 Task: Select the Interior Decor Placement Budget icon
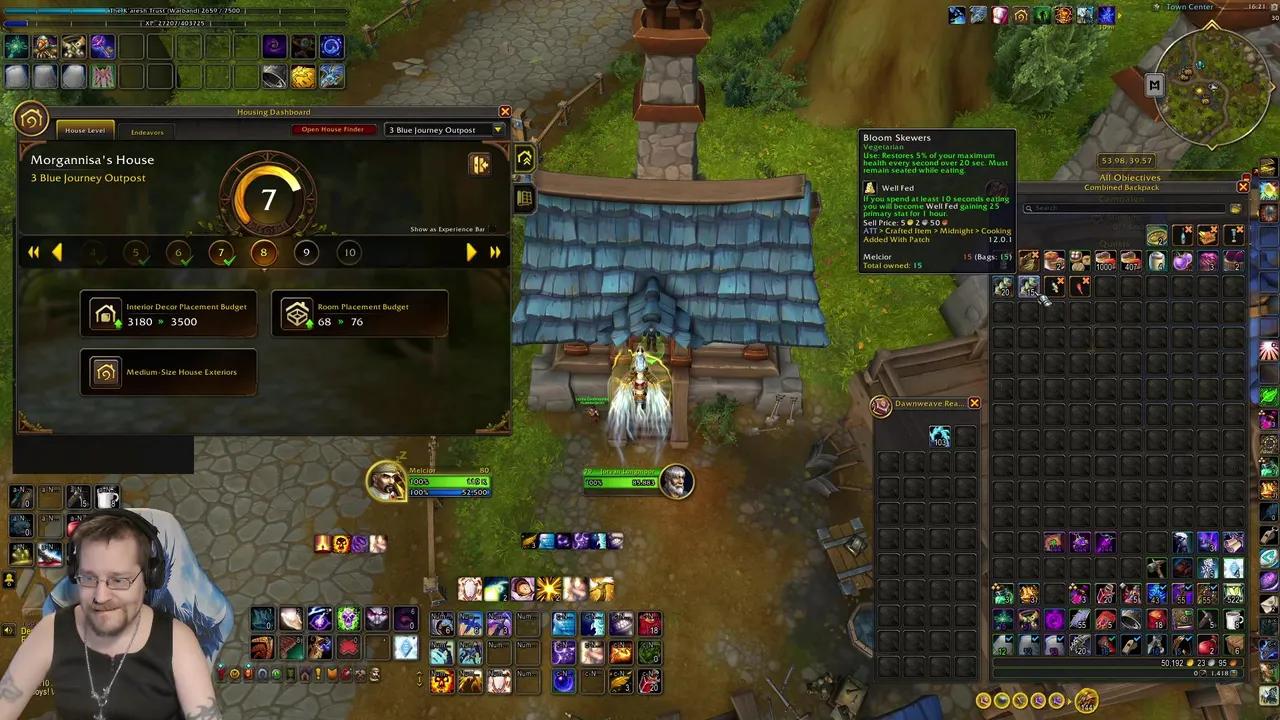106,313
